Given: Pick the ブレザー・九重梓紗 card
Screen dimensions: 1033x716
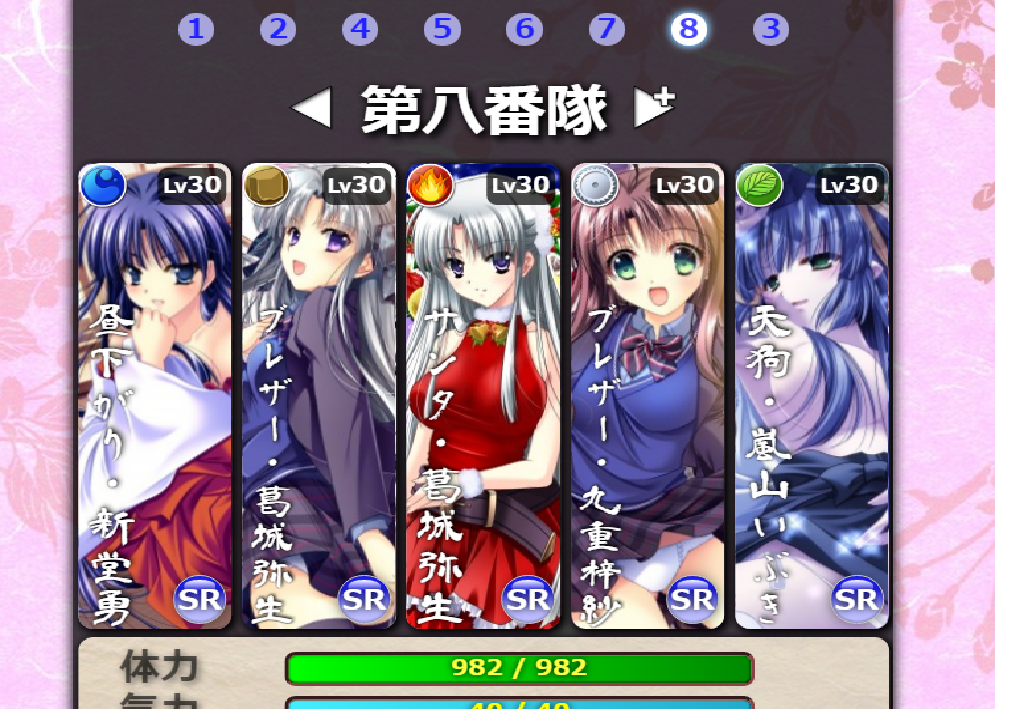Looking at the screenshot, I should tap(647, 396).
